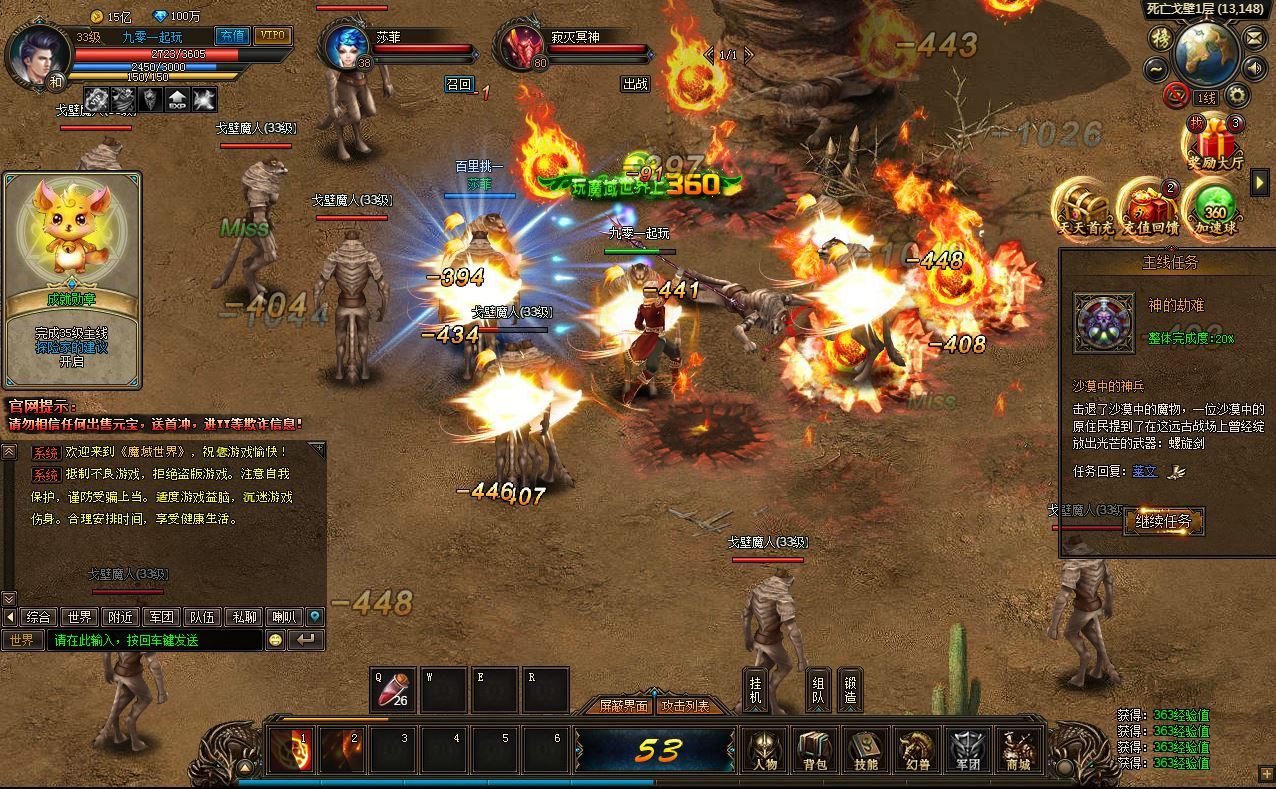Open the 技能 skills panel

(866, 750)
